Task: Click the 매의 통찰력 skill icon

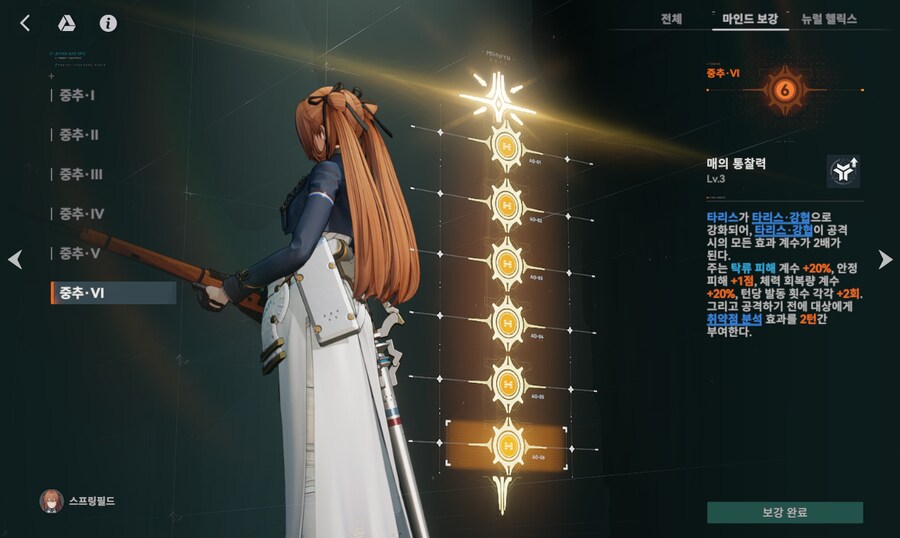Action: pyautogui.click(x=843, y=171)
